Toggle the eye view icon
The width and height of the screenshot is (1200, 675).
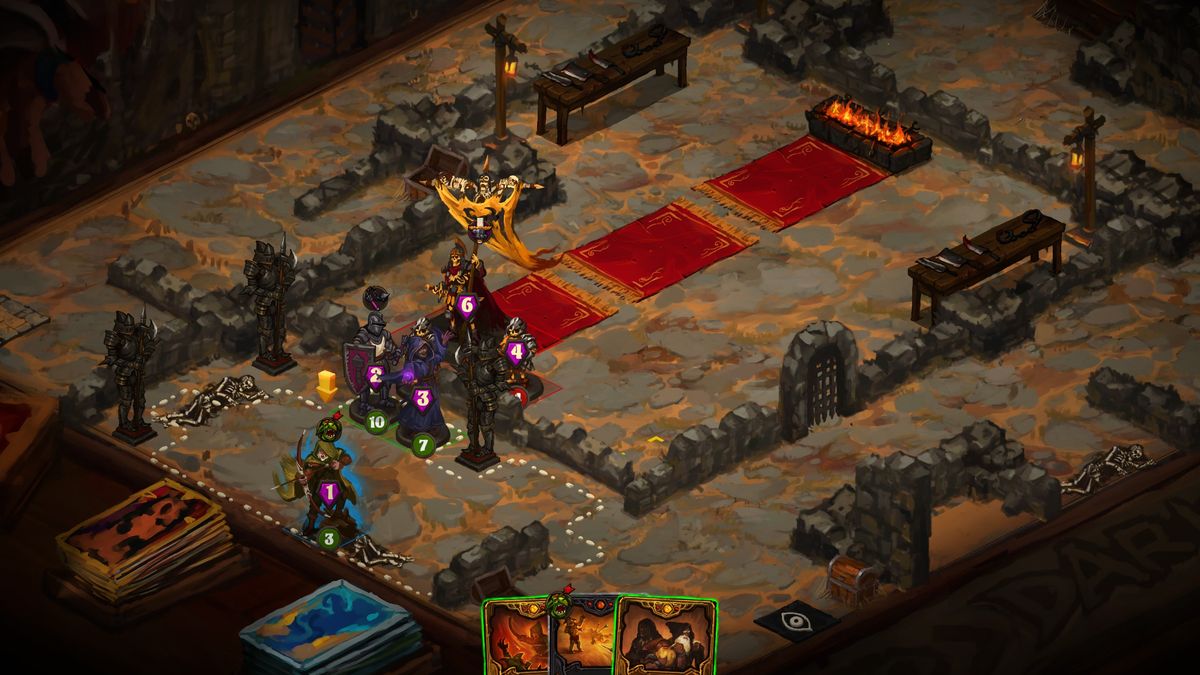tap(796, 619)
